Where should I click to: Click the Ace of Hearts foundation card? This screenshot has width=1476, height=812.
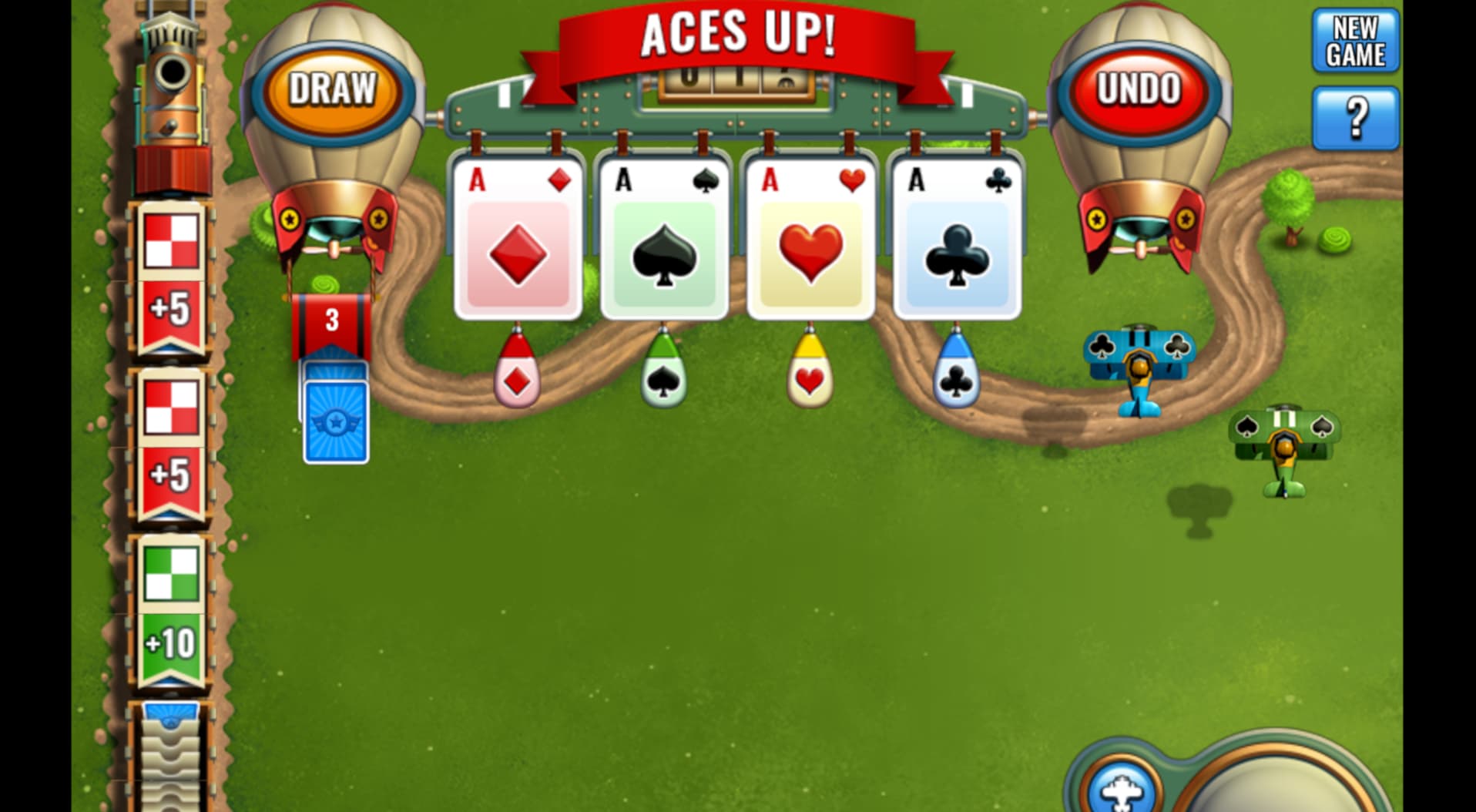(x=810, y=239)
